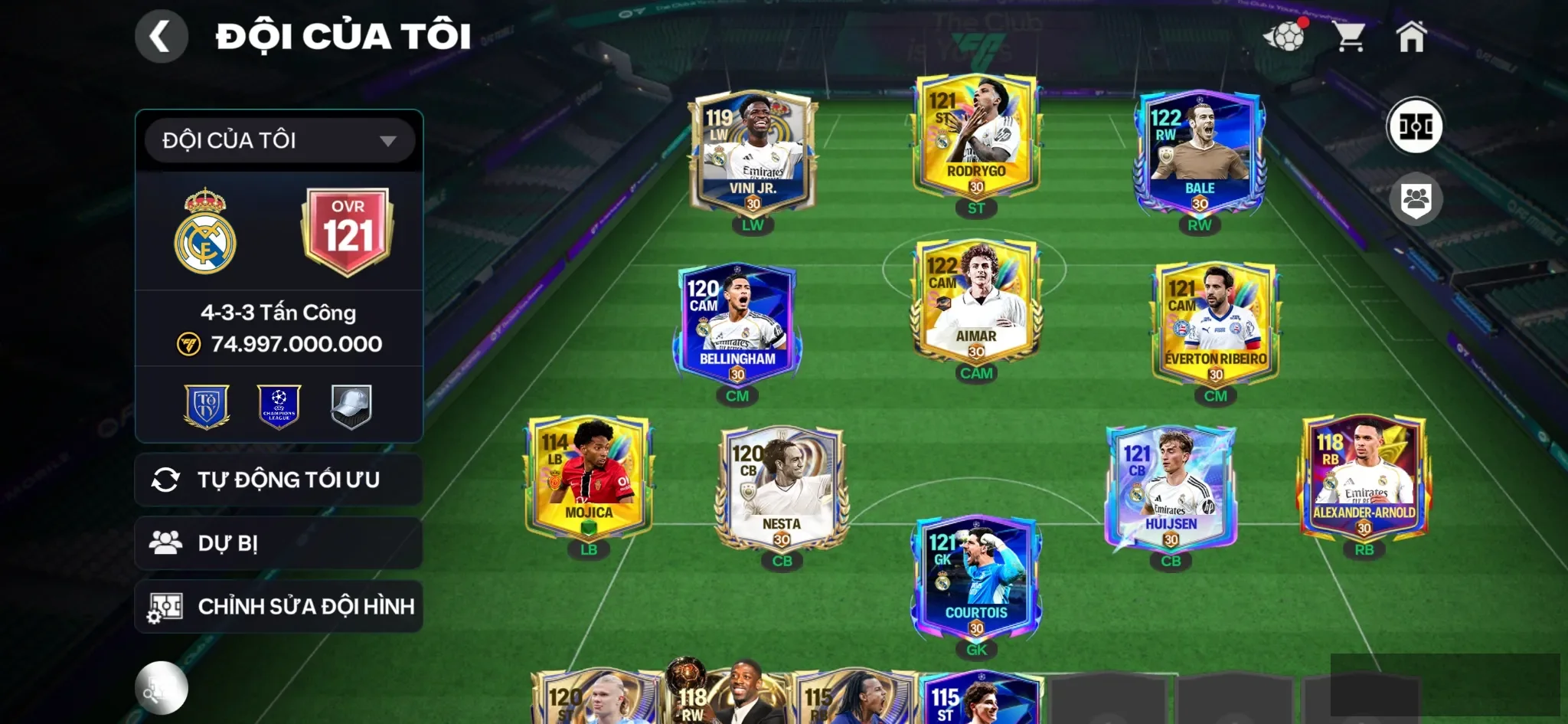1568x724 pixels.
Task: Go back with the arrow button
Action: (161, 36)
